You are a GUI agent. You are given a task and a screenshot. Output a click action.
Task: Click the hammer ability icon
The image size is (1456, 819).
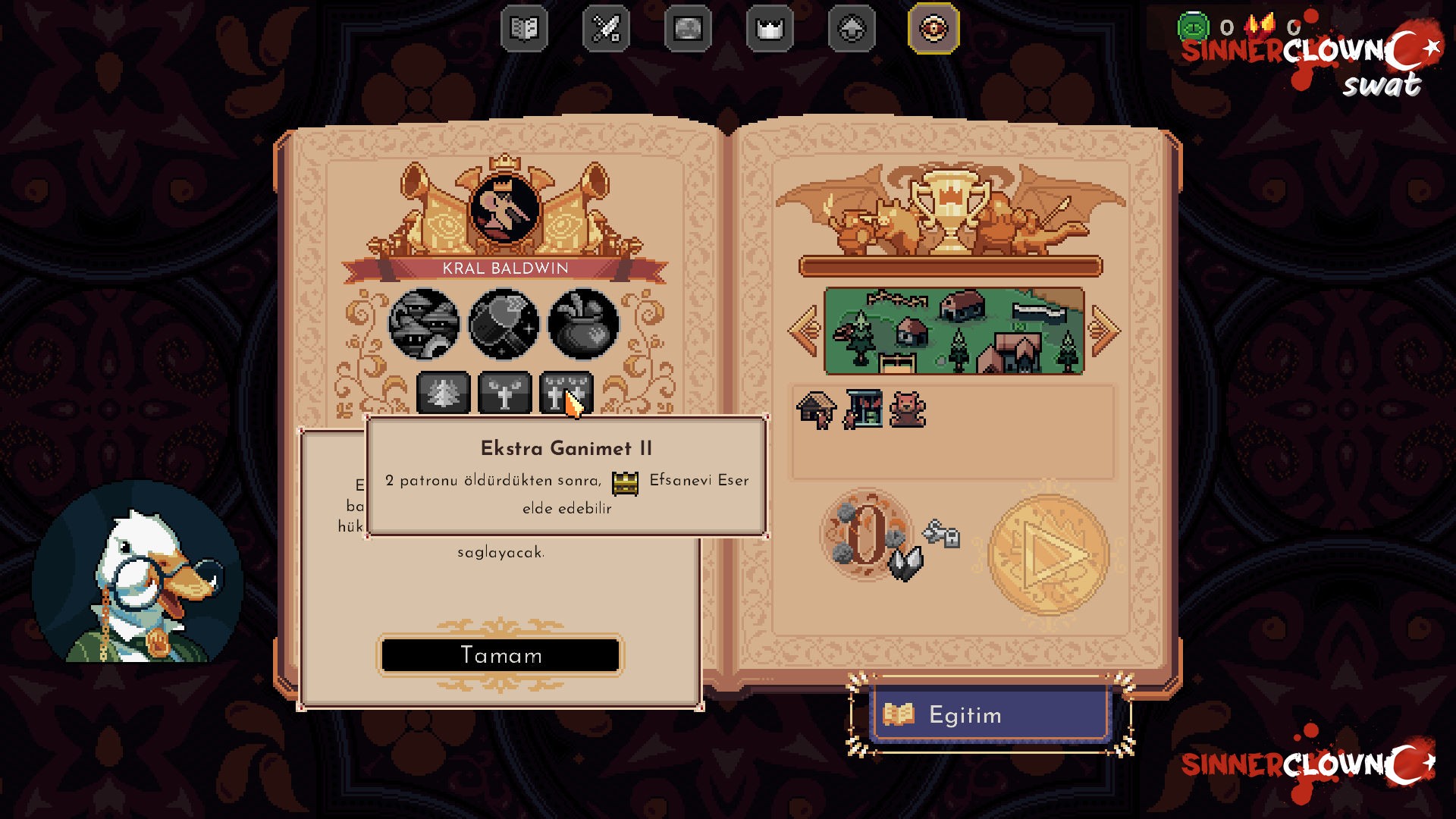click(504, 324)
